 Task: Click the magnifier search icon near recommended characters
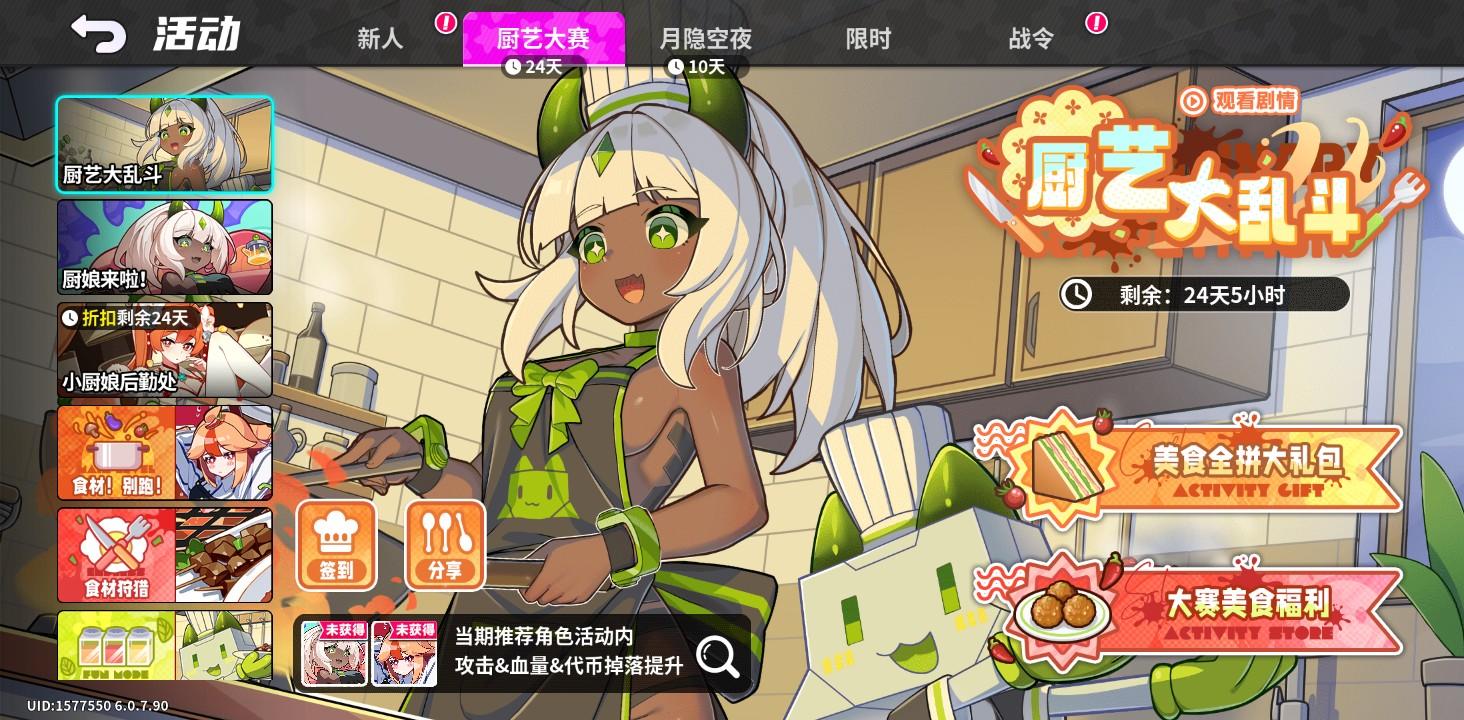716,656
